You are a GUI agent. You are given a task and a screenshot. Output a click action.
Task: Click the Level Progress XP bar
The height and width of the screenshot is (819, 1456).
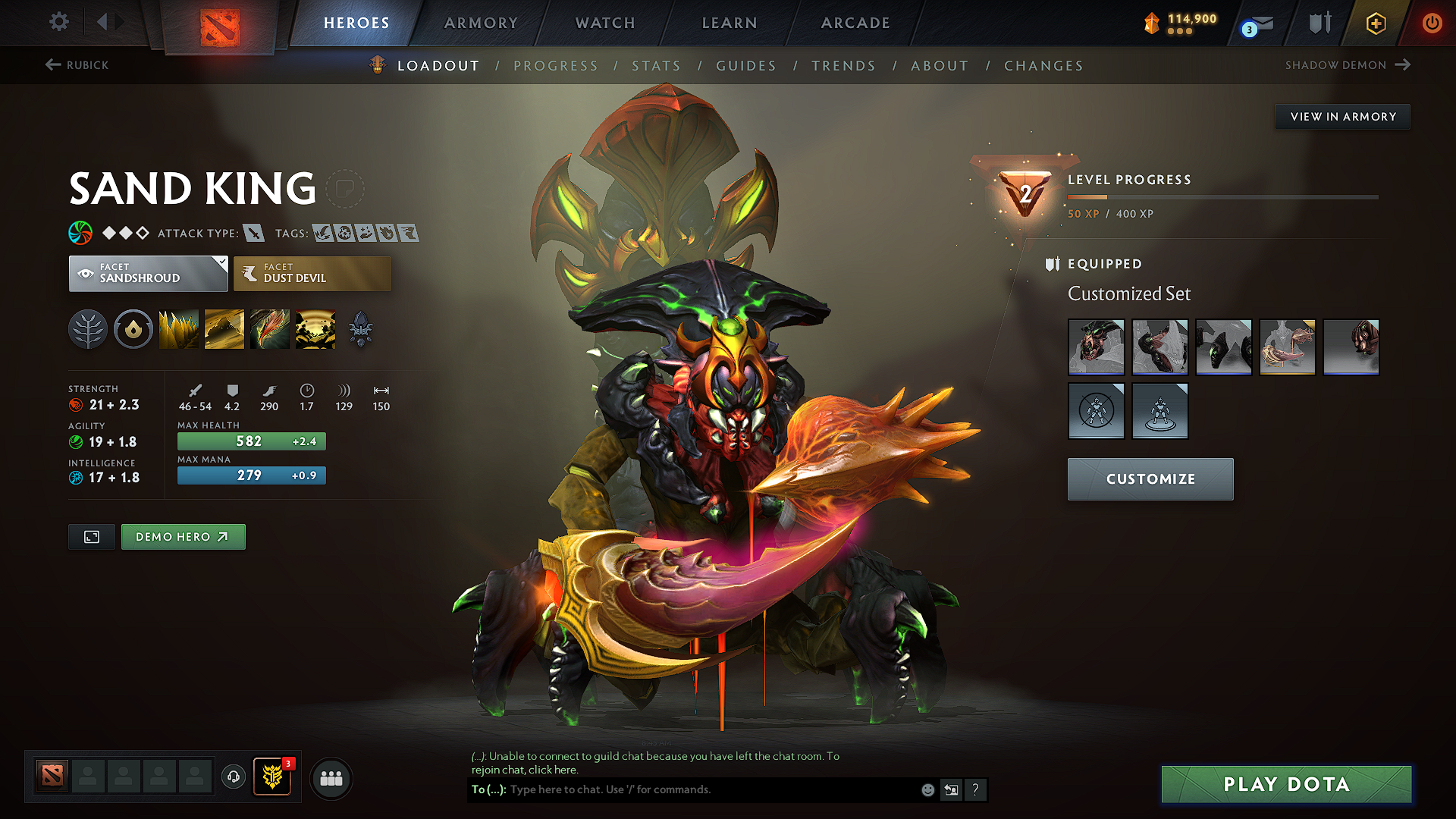[x=1222, y=196]
